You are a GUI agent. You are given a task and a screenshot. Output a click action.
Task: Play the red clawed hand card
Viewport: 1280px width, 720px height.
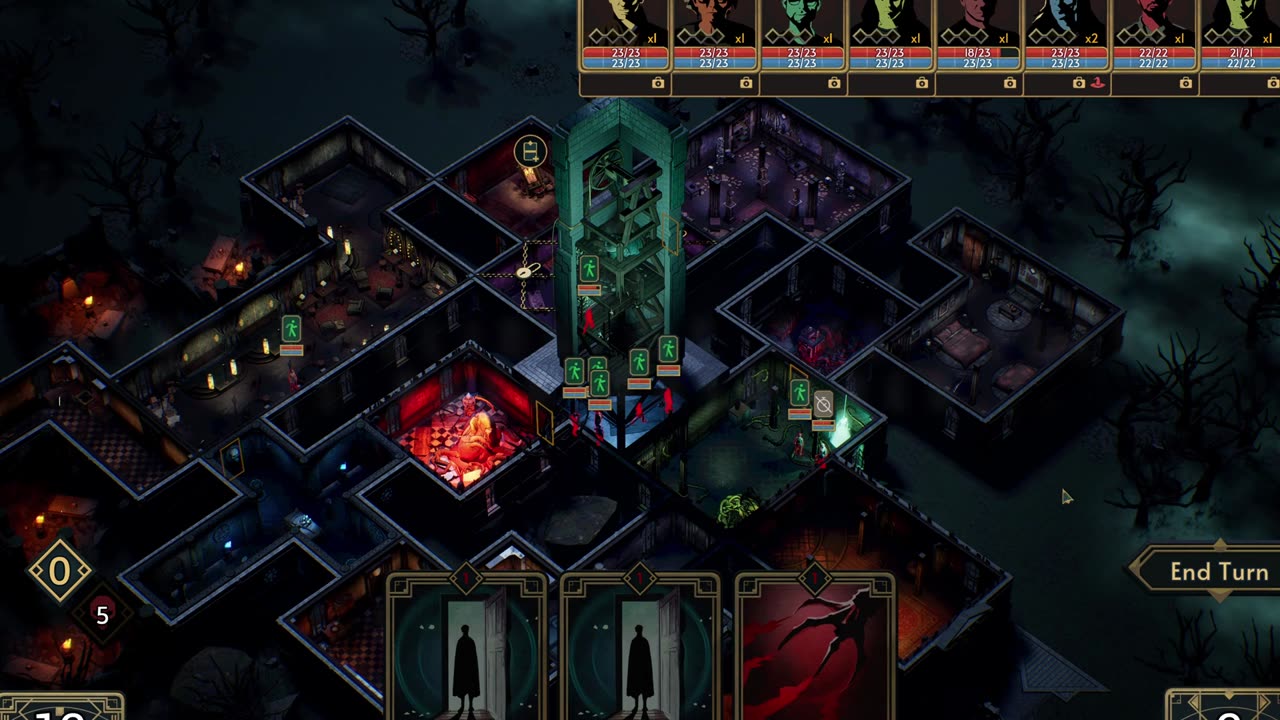coord(815,645)
